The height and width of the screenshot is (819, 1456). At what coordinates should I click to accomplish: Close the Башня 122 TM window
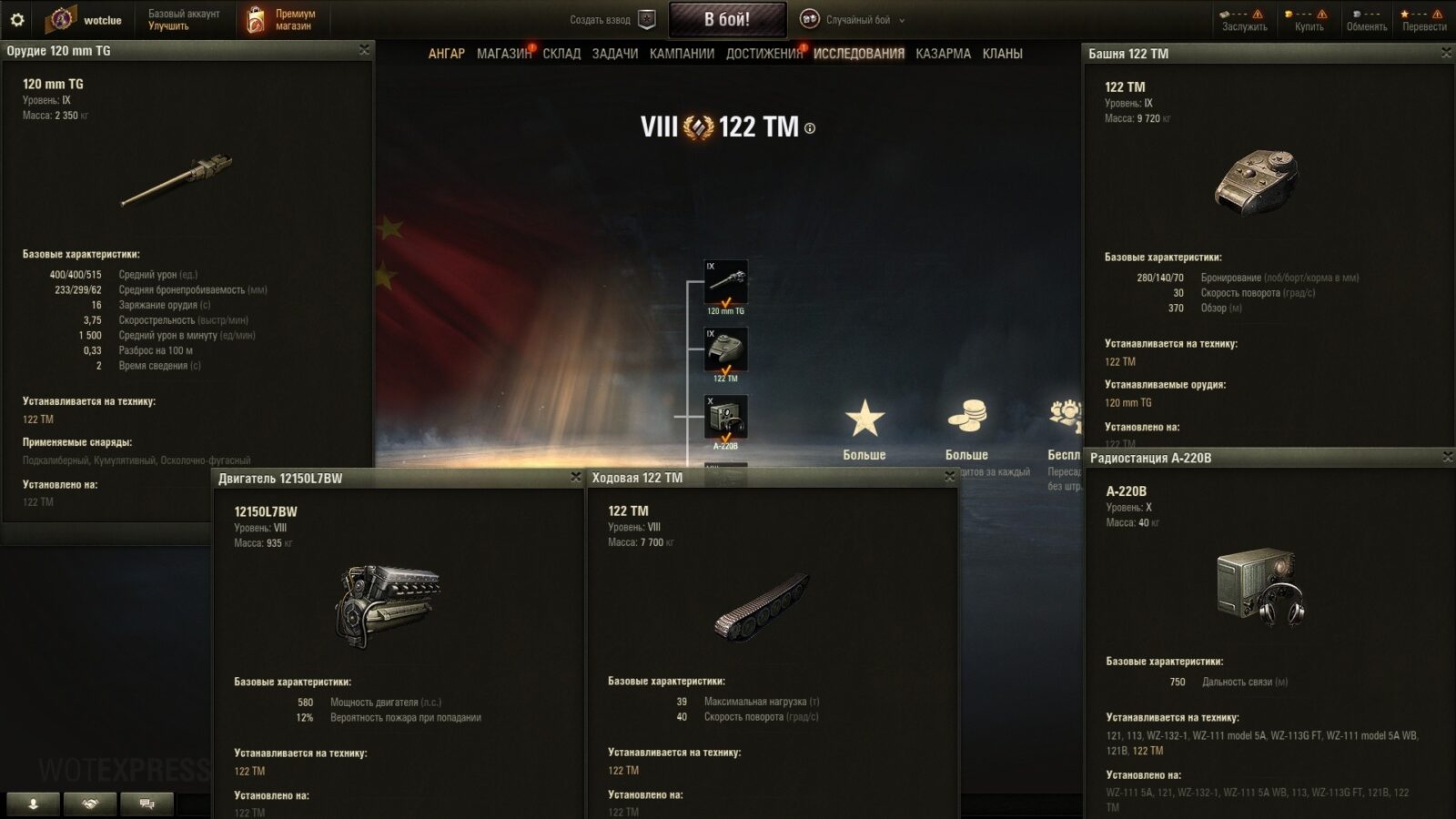pyautogui.click(x=1446, y=53)
